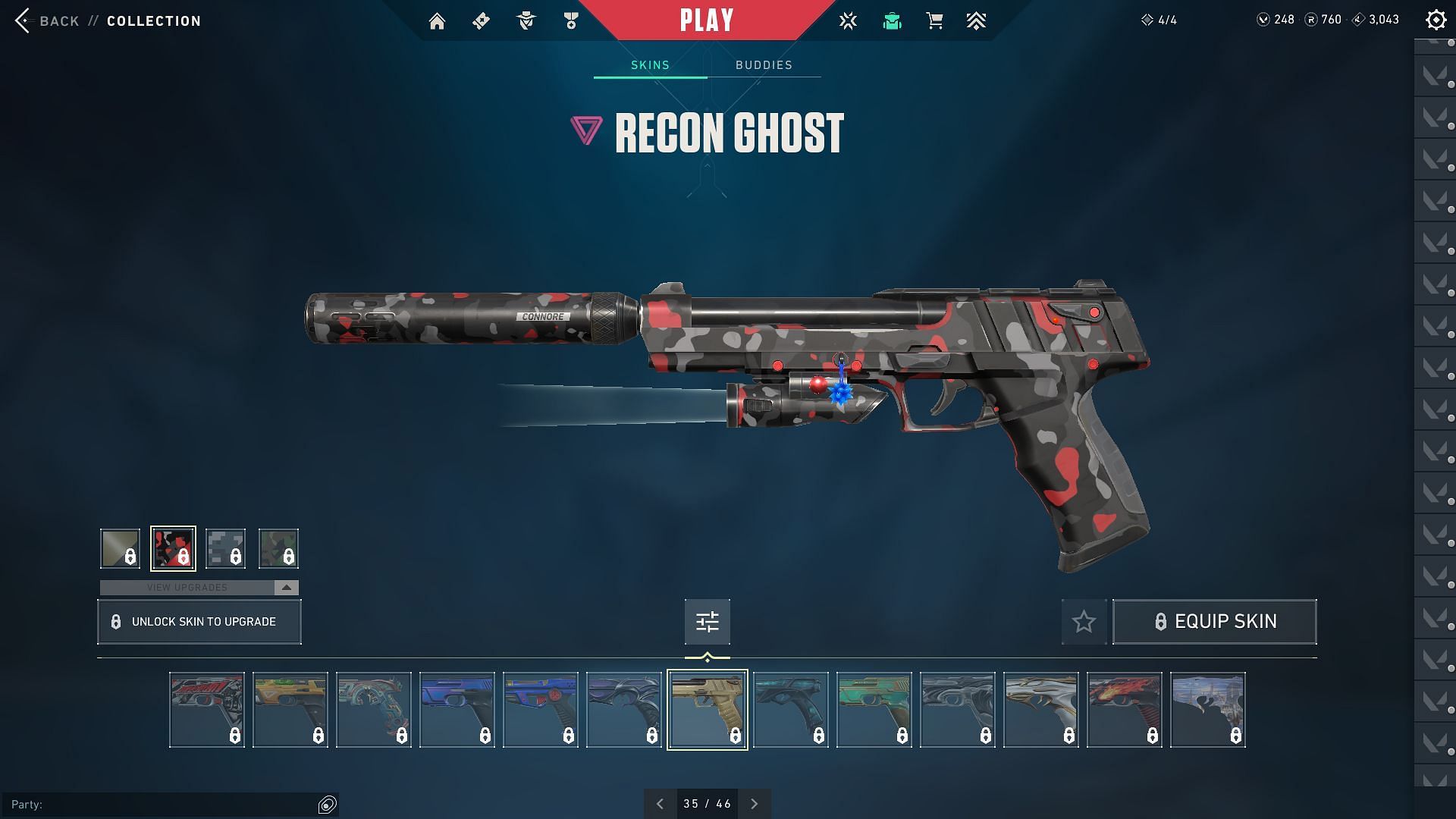Mark skin as favorite with star

tap(1084, 622)
